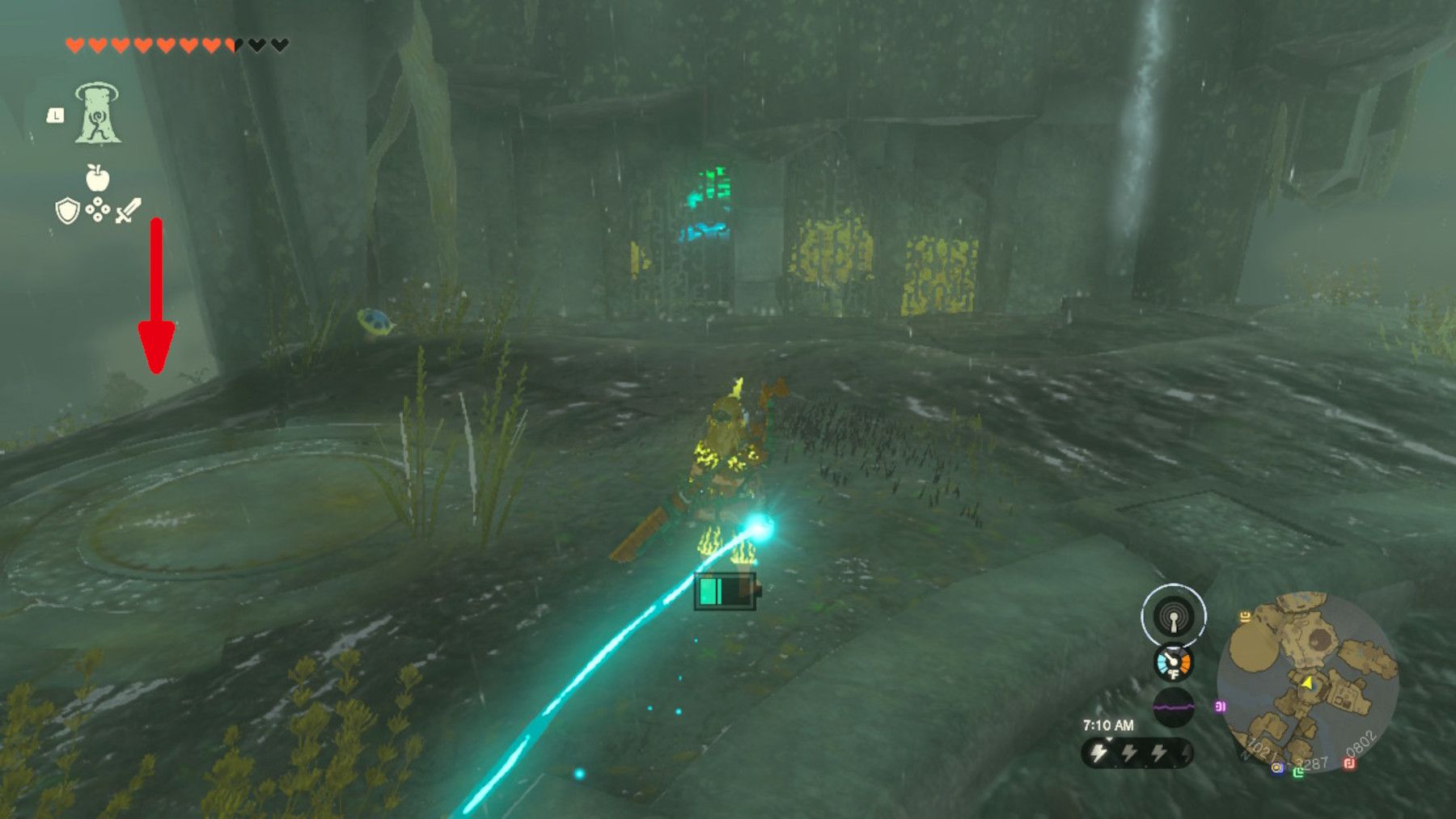
Task: Select the shield equipment icon
Action: [68, 210]
